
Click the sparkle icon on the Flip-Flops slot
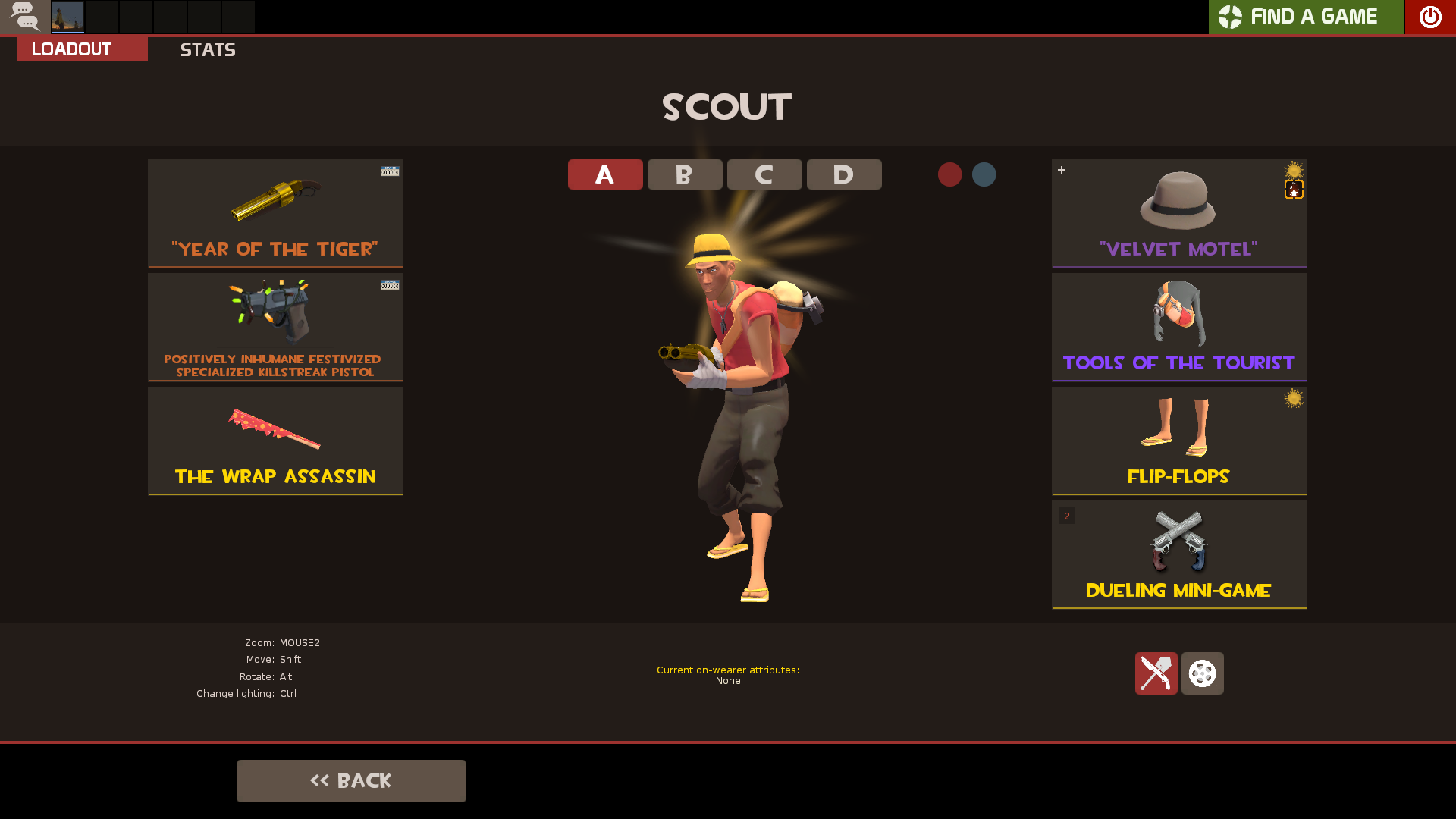[x=1294, y=397]
